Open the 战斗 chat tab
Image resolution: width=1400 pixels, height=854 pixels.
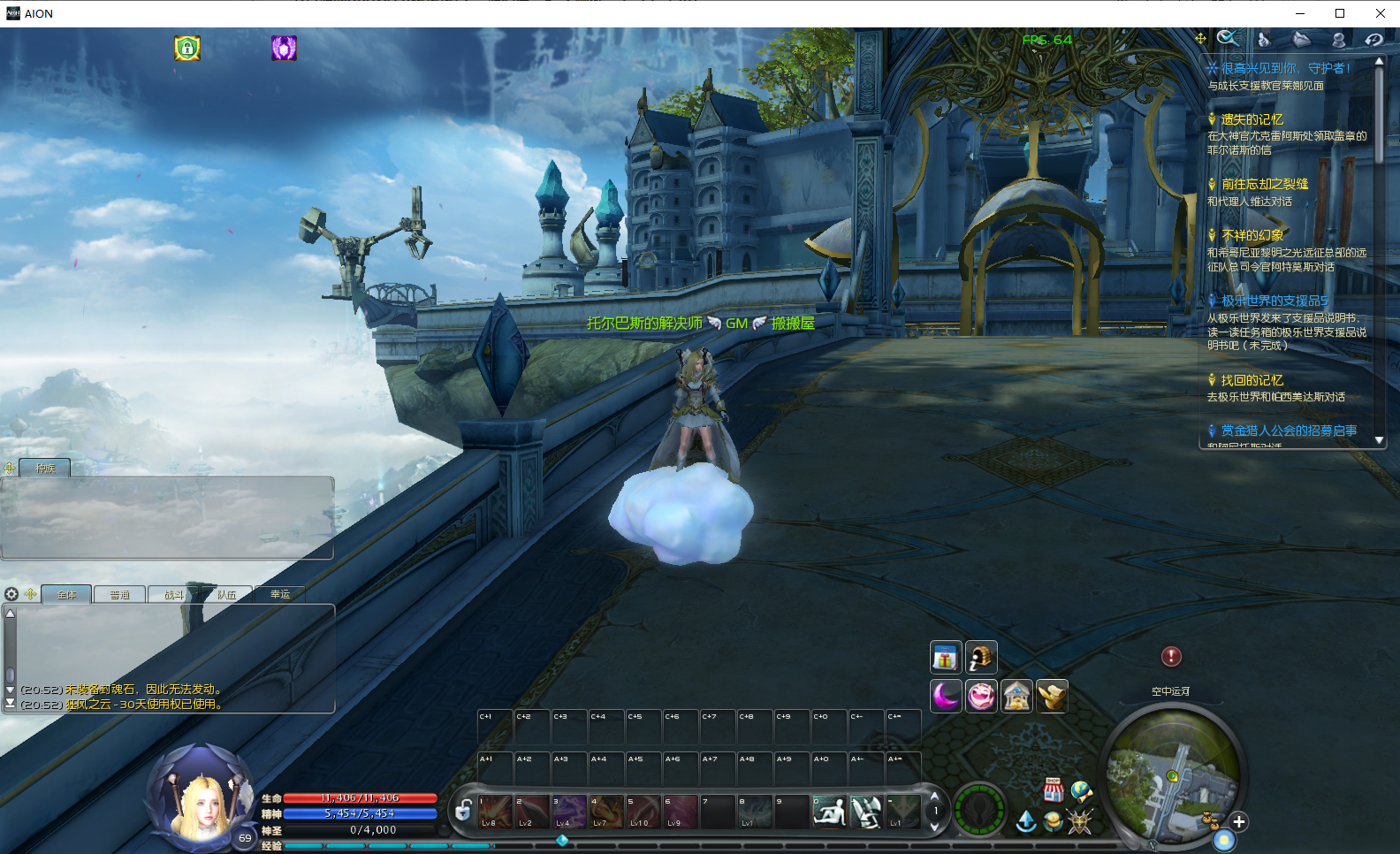tap(174, 595)
